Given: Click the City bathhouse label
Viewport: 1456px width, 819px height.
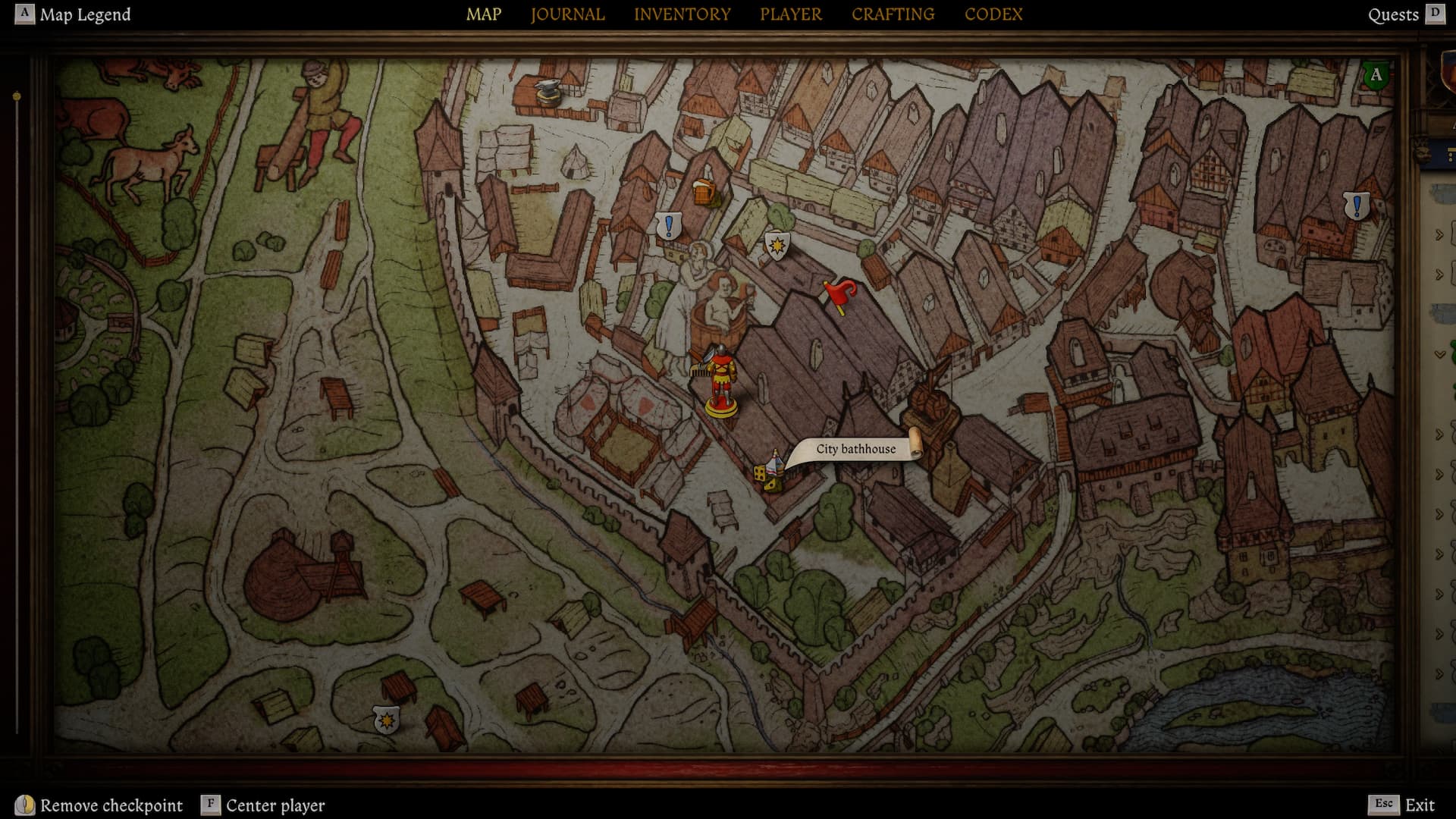Looking at the screenshot, I should coord(855,449).
